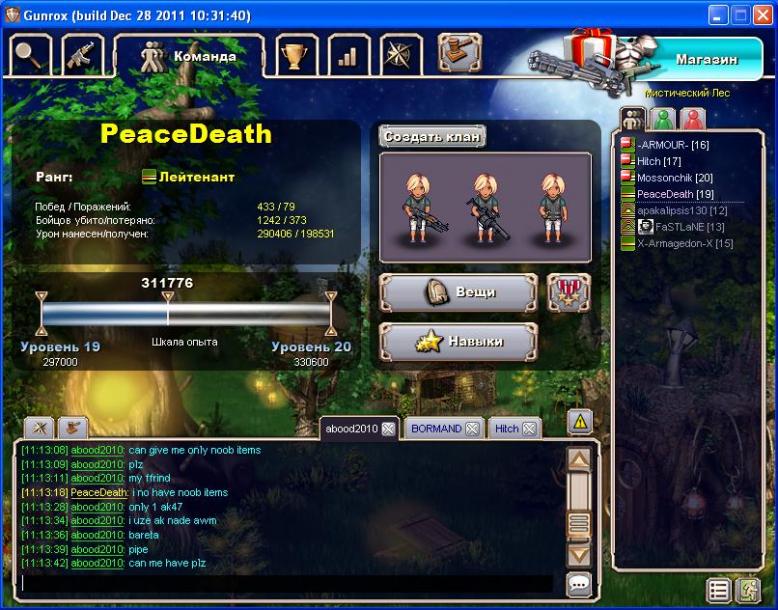Viewport: 778px width, 610px height.
Task: Open the Вещи items menu
Action: click(x=459, y=293)
